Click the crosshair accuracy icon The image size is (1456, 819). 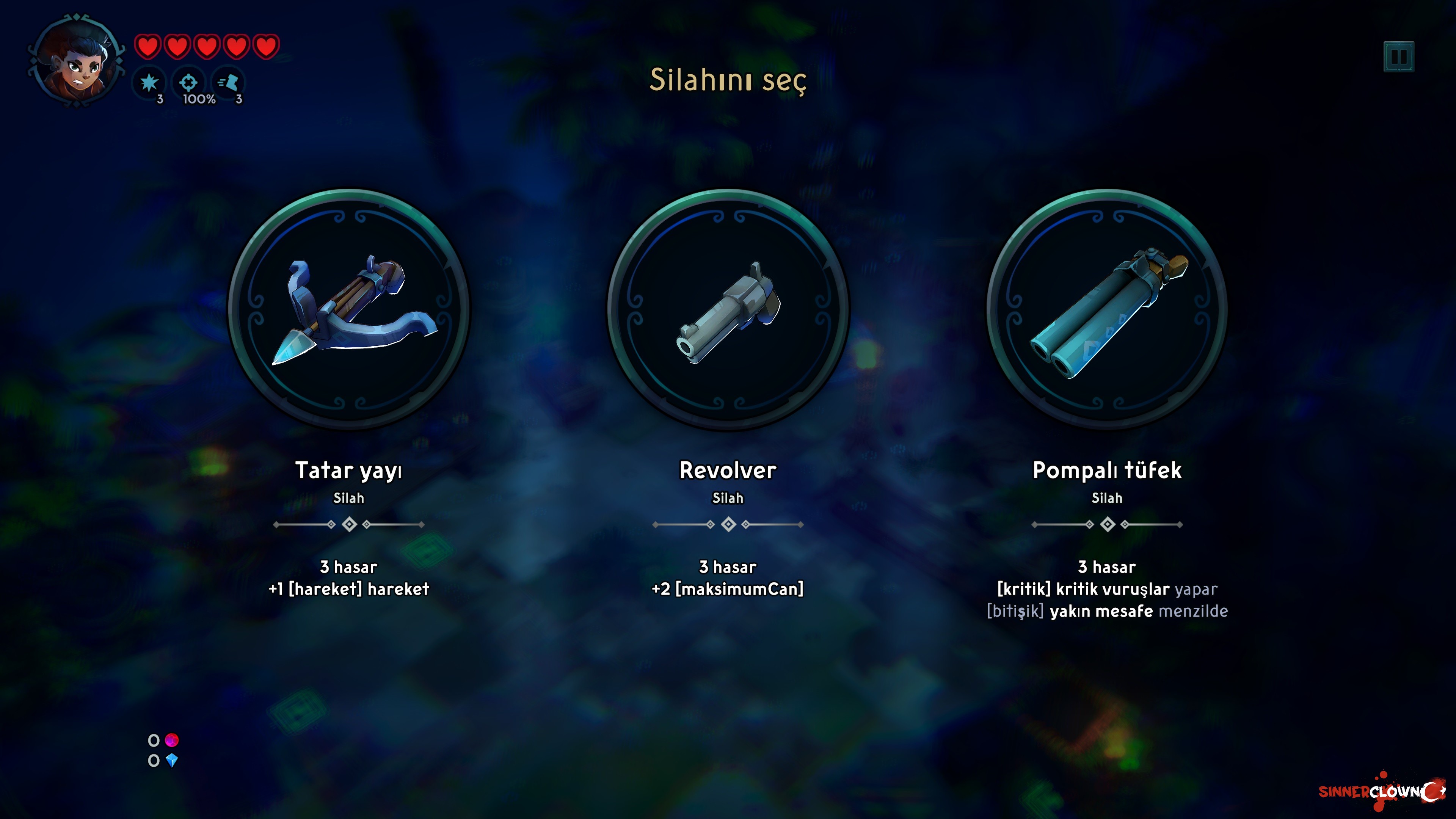[x=189, y=83]
